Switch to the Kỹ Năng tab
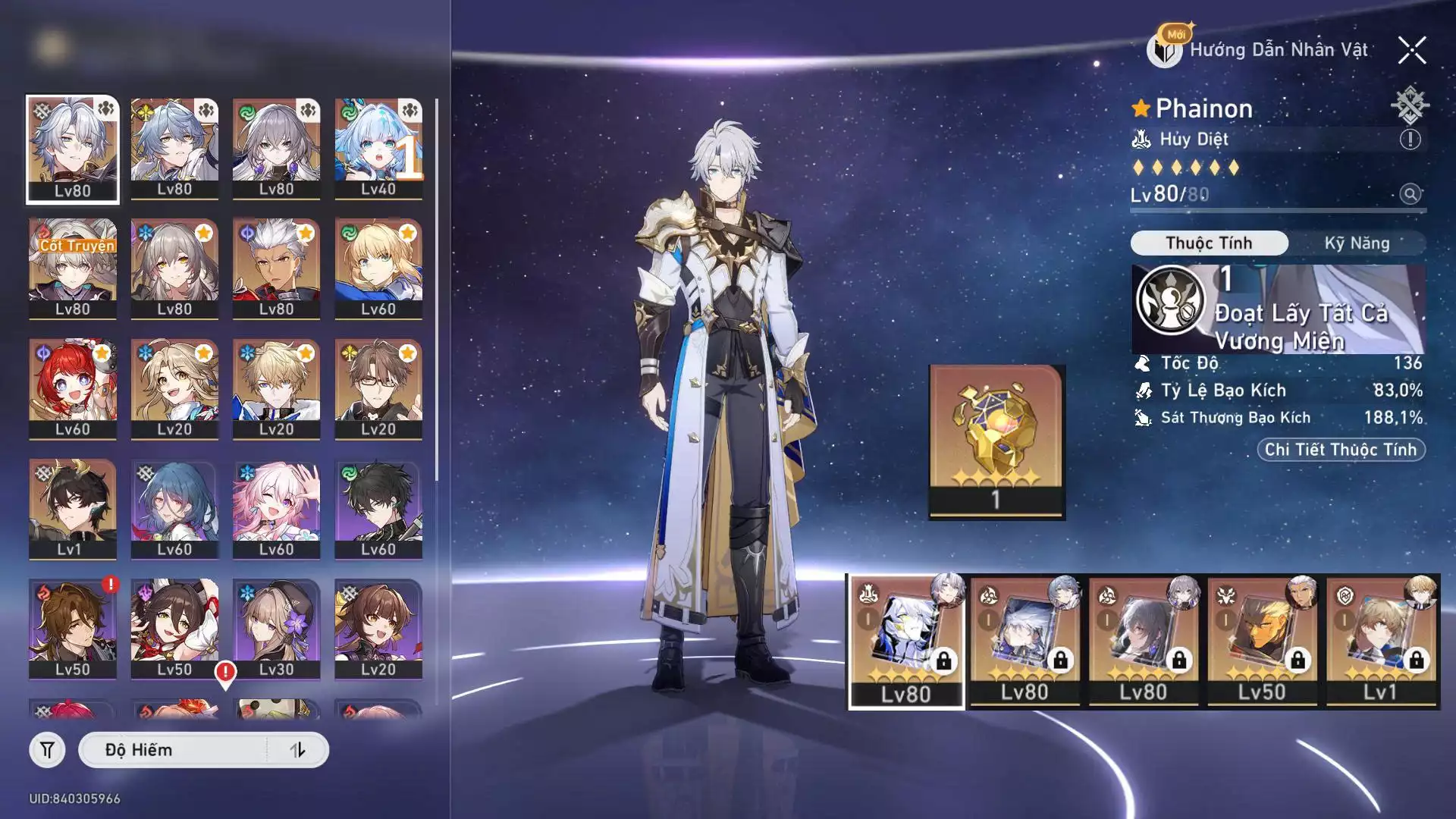 pyautogui.click(x=1357, y=243)
